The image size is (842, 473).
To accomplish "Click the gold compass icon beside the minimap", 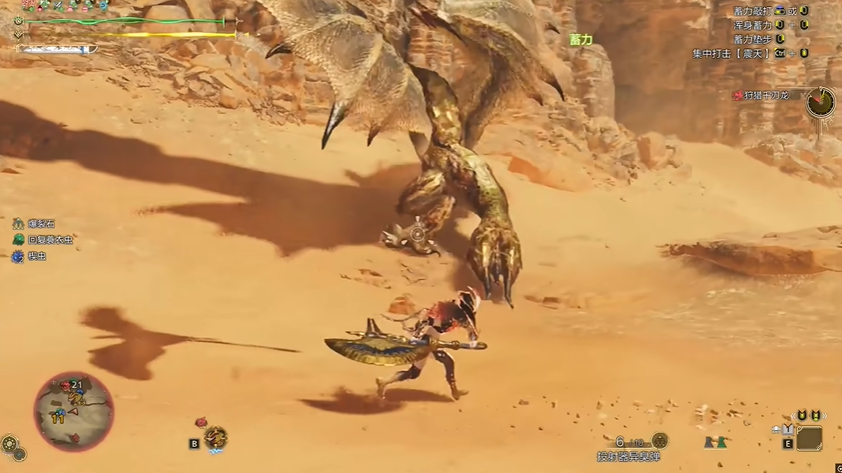I will [x=9, y=442].
